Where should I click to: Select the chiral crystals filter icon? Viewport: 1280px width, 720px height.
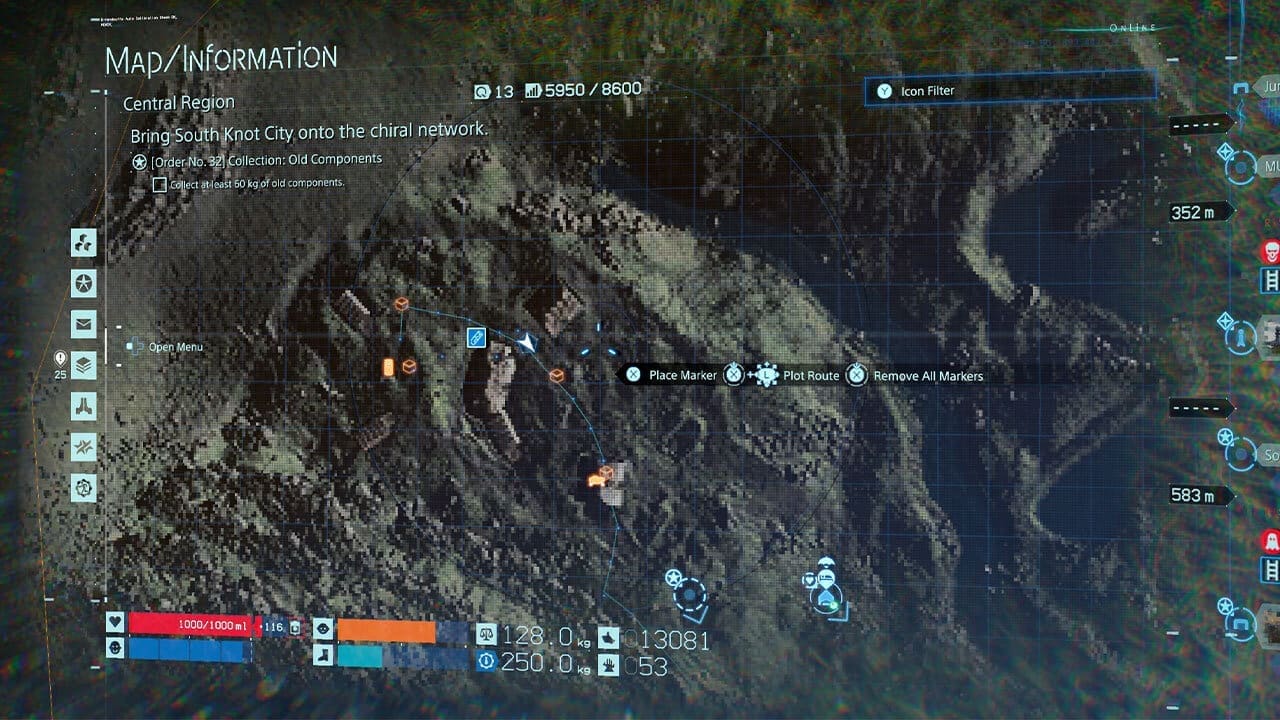pyautogui.click(x=83, y=241)
